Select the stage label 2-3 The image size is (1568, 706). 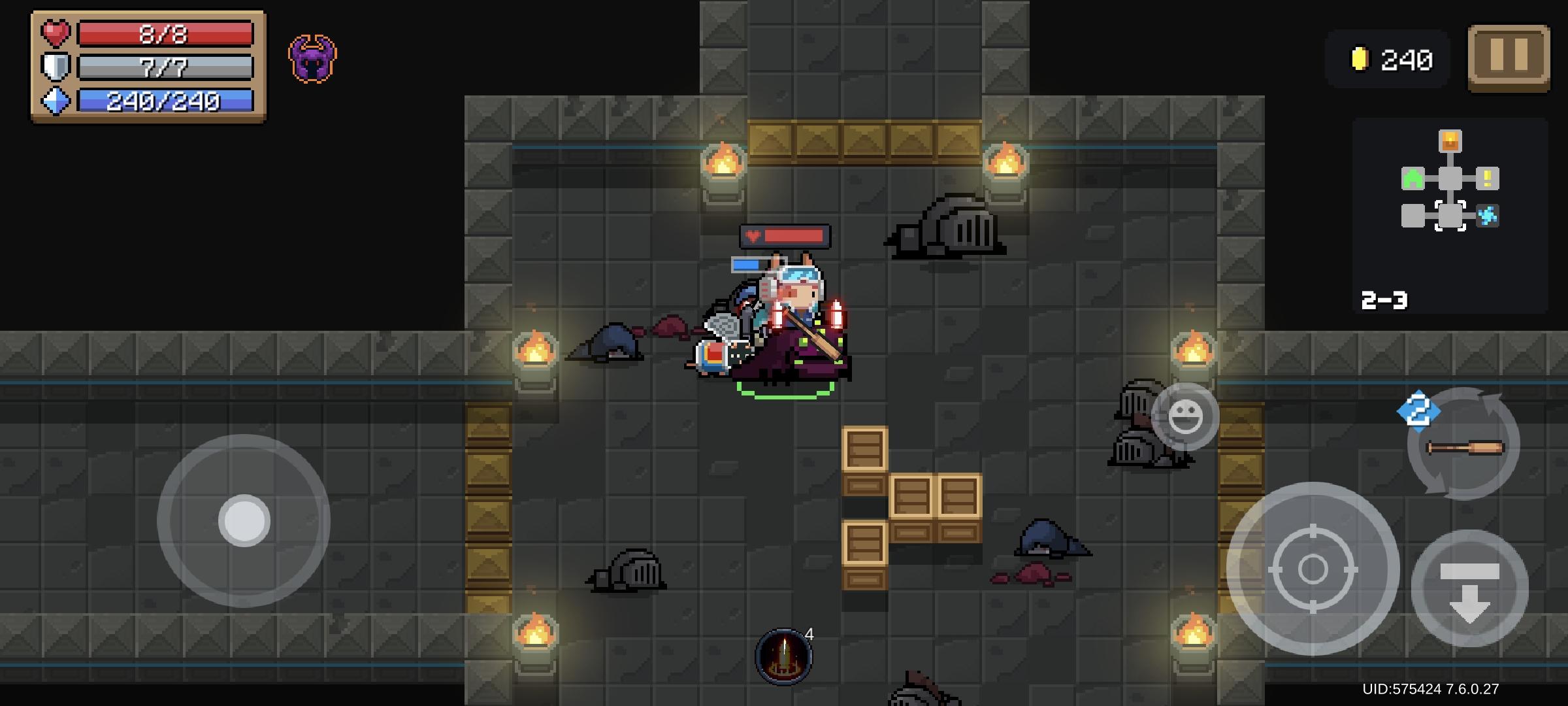click(1384, 300)
